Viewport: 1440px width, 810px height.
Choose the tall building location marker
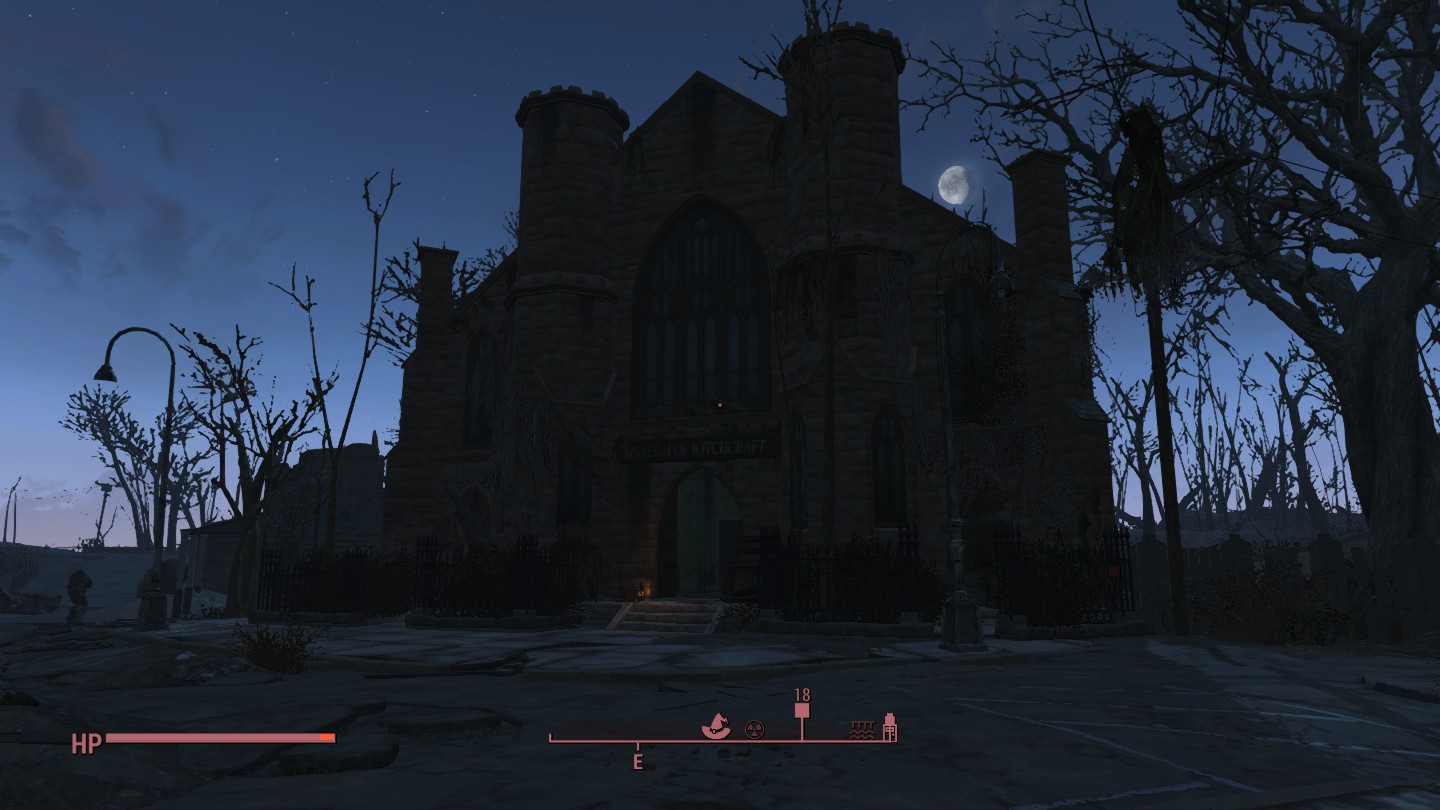click(x=889, y=727)
